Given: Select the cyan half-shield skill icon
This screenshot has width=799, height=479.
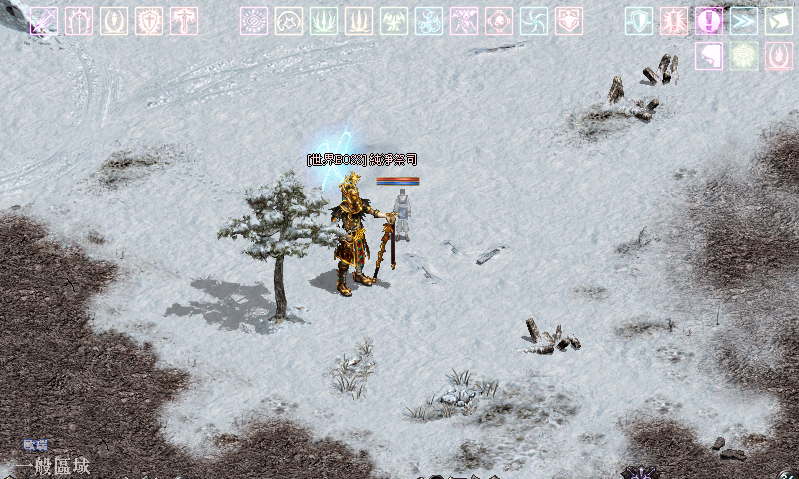Looking at the screenshot, I should point(639,21).
